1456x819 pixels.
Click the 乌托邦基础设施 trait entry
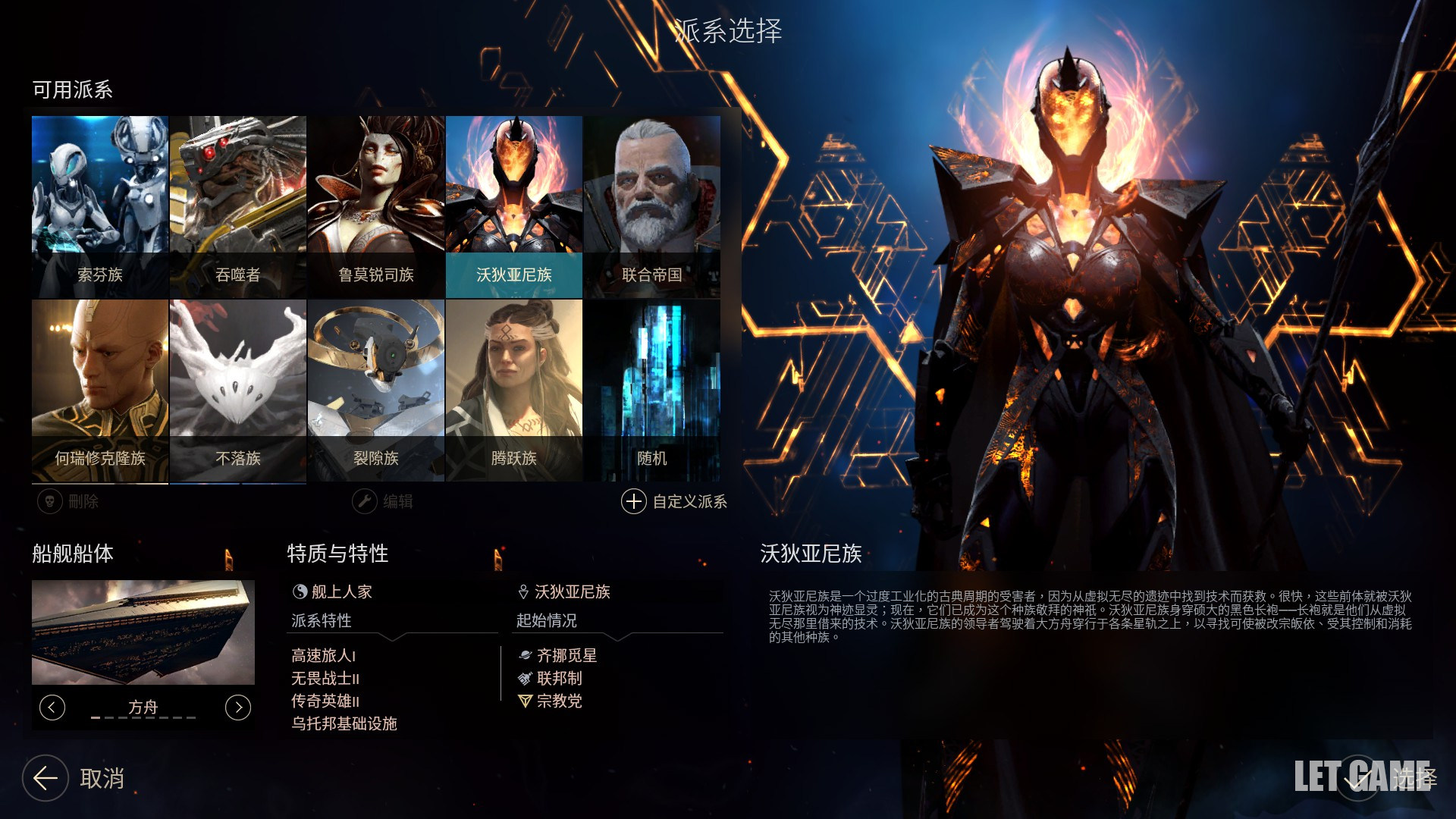coord(344,723)
